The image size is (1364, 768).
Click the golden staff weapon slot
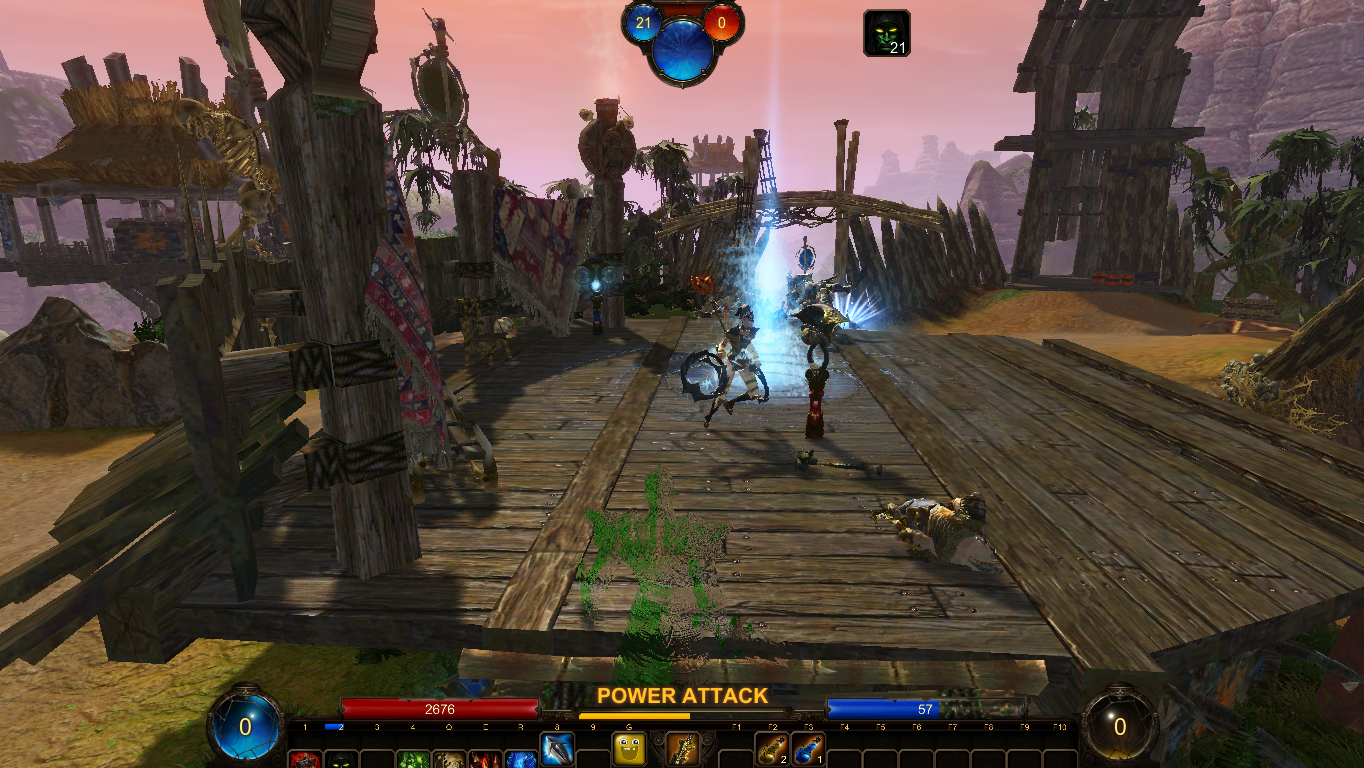(682, 749)
